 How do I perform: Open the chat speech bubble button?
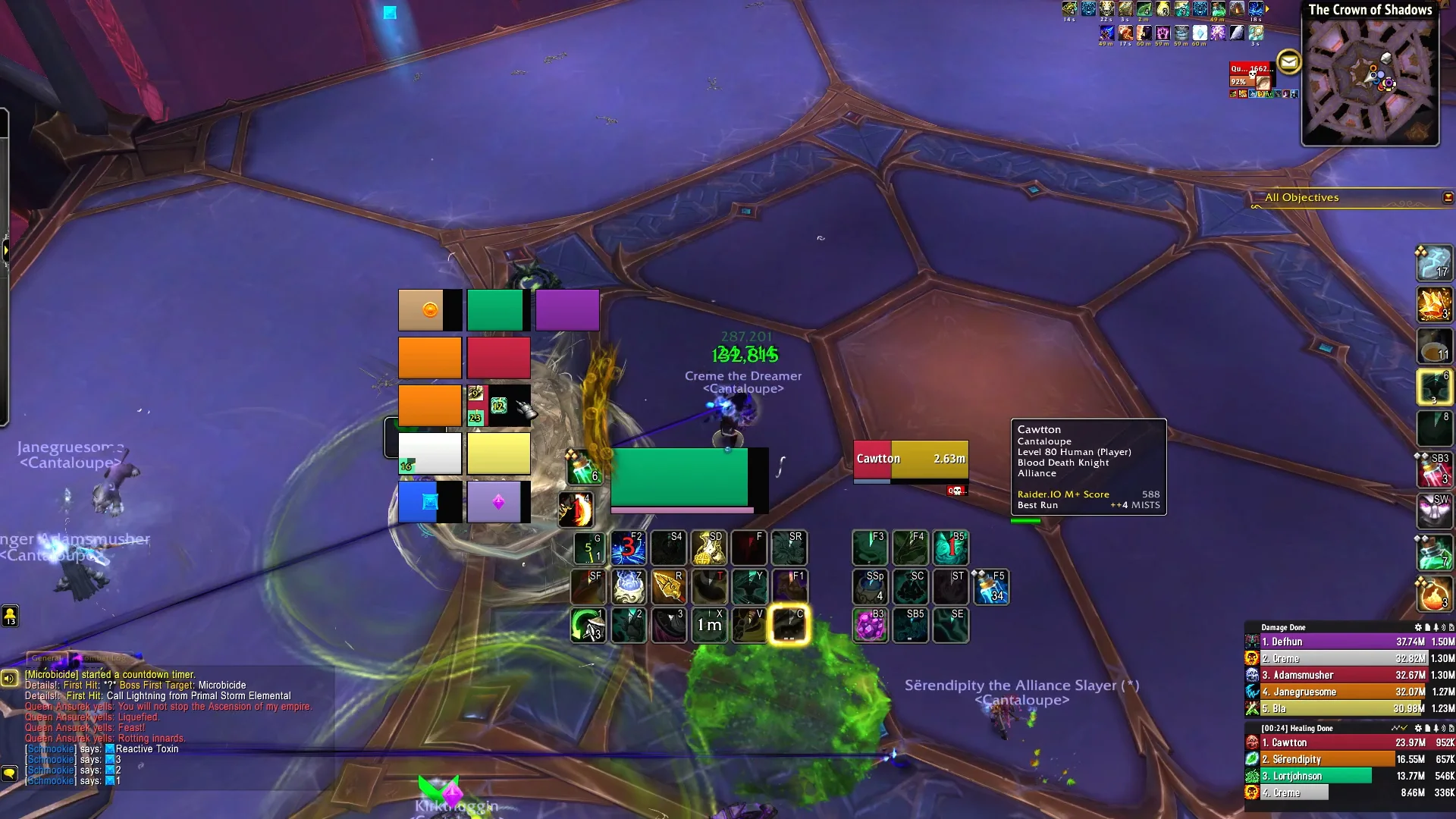coord(10,773)
